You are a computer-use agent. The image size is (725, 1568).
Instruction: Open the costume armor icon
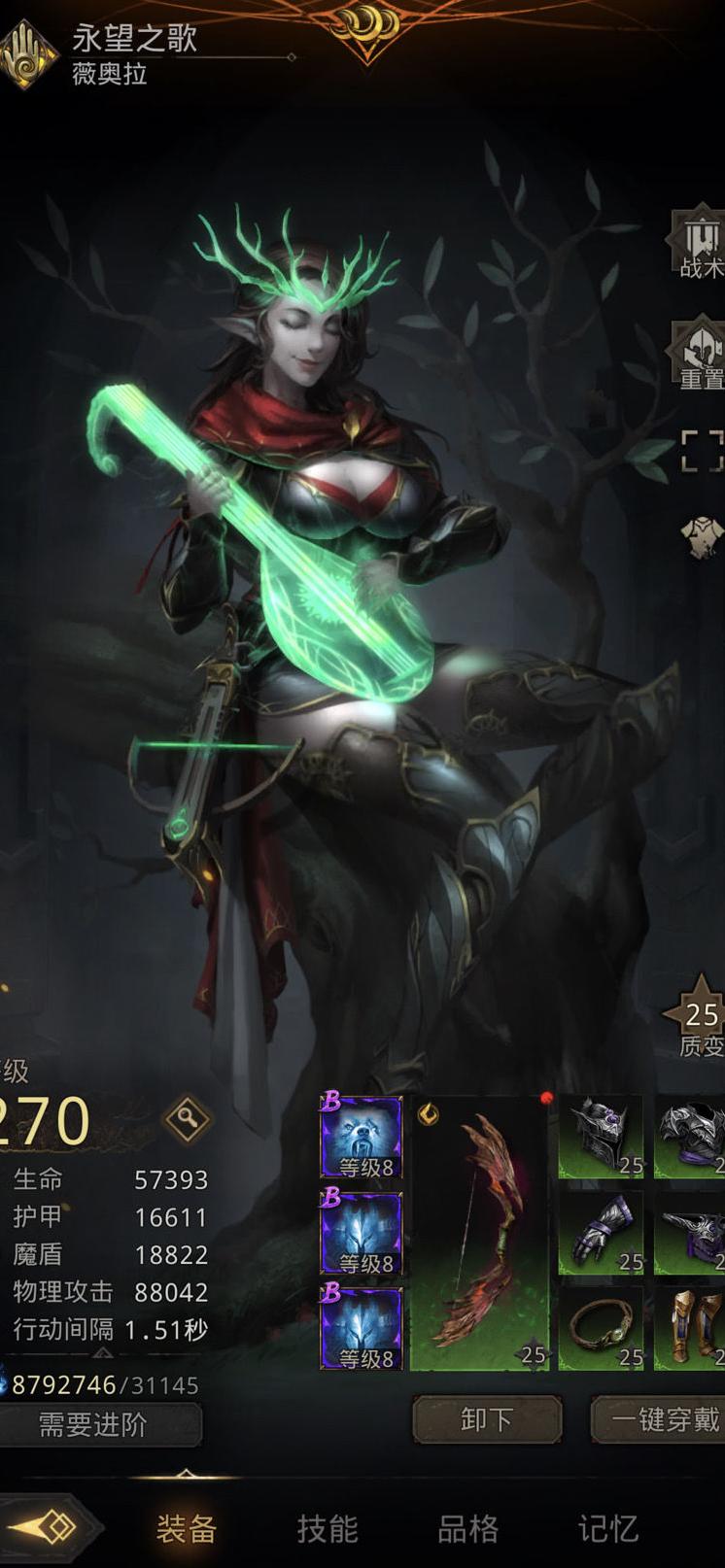tap(702, 536)
